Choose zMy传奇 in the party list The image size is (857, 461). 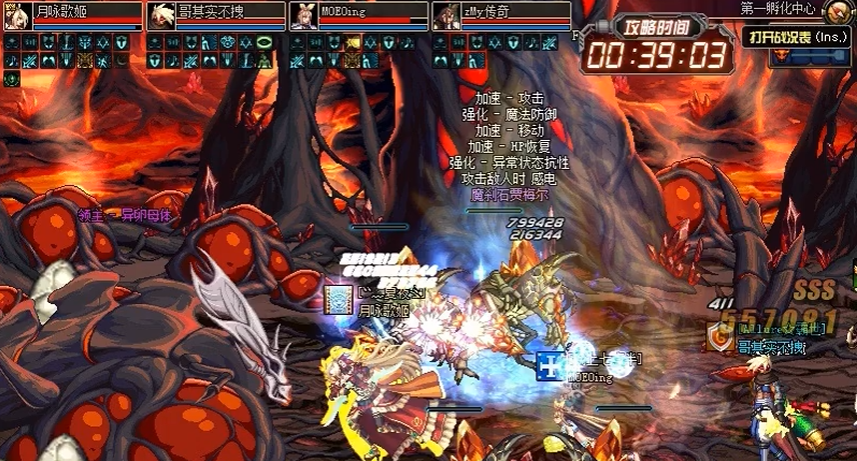(x=500, y=14)
